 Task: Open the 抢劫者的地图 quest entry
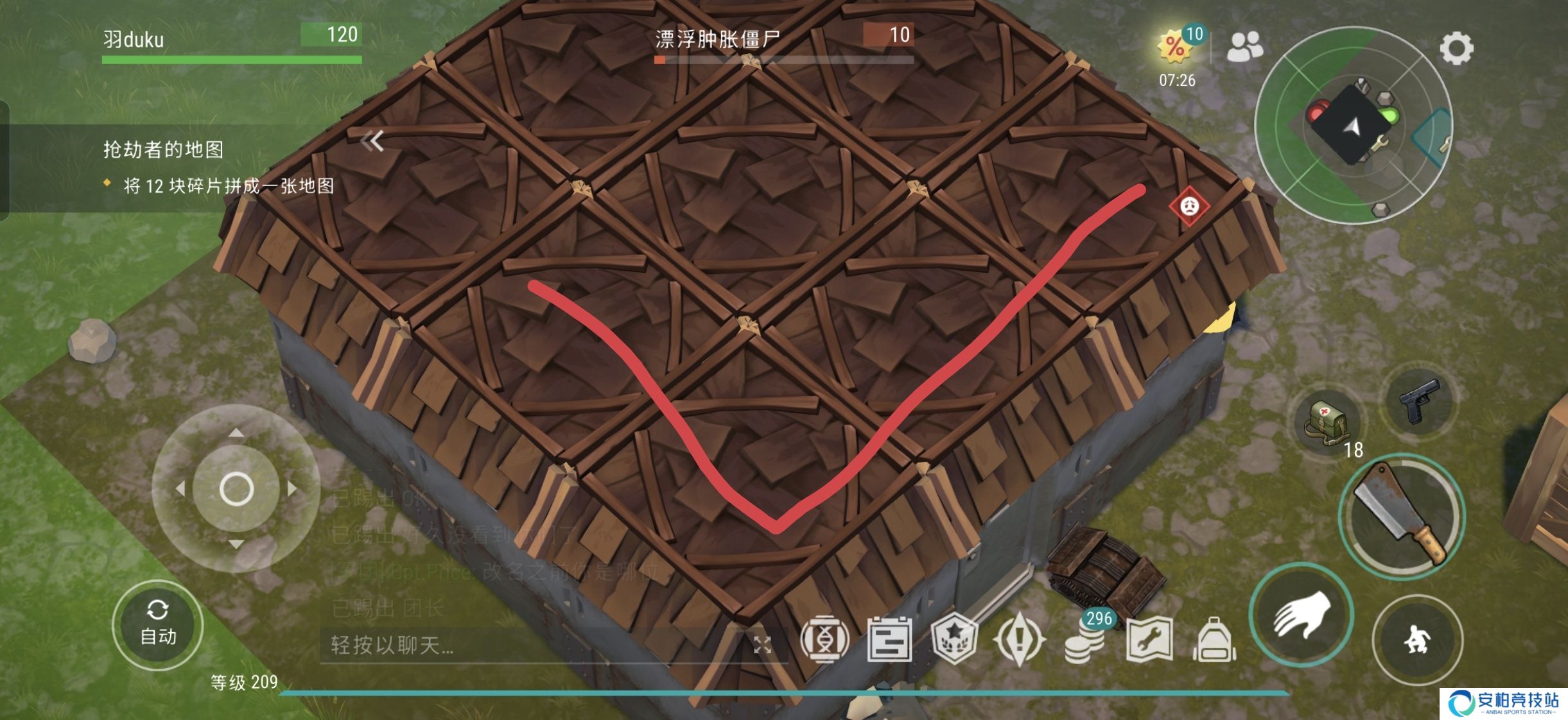click(x=164, y=150)
